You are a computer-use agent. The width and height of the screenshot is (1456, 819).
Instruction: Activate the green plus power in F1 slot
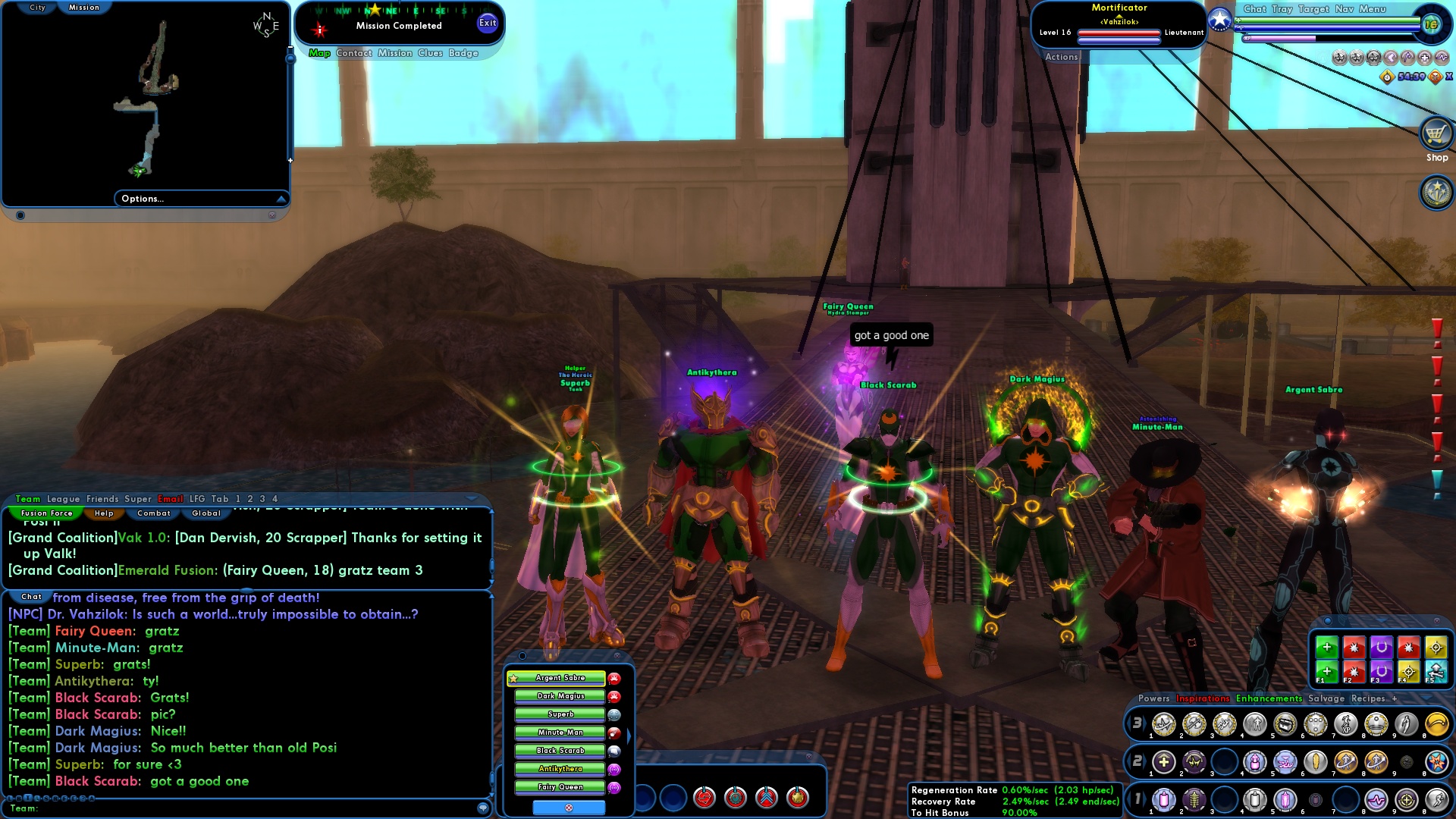[1326, 670]
